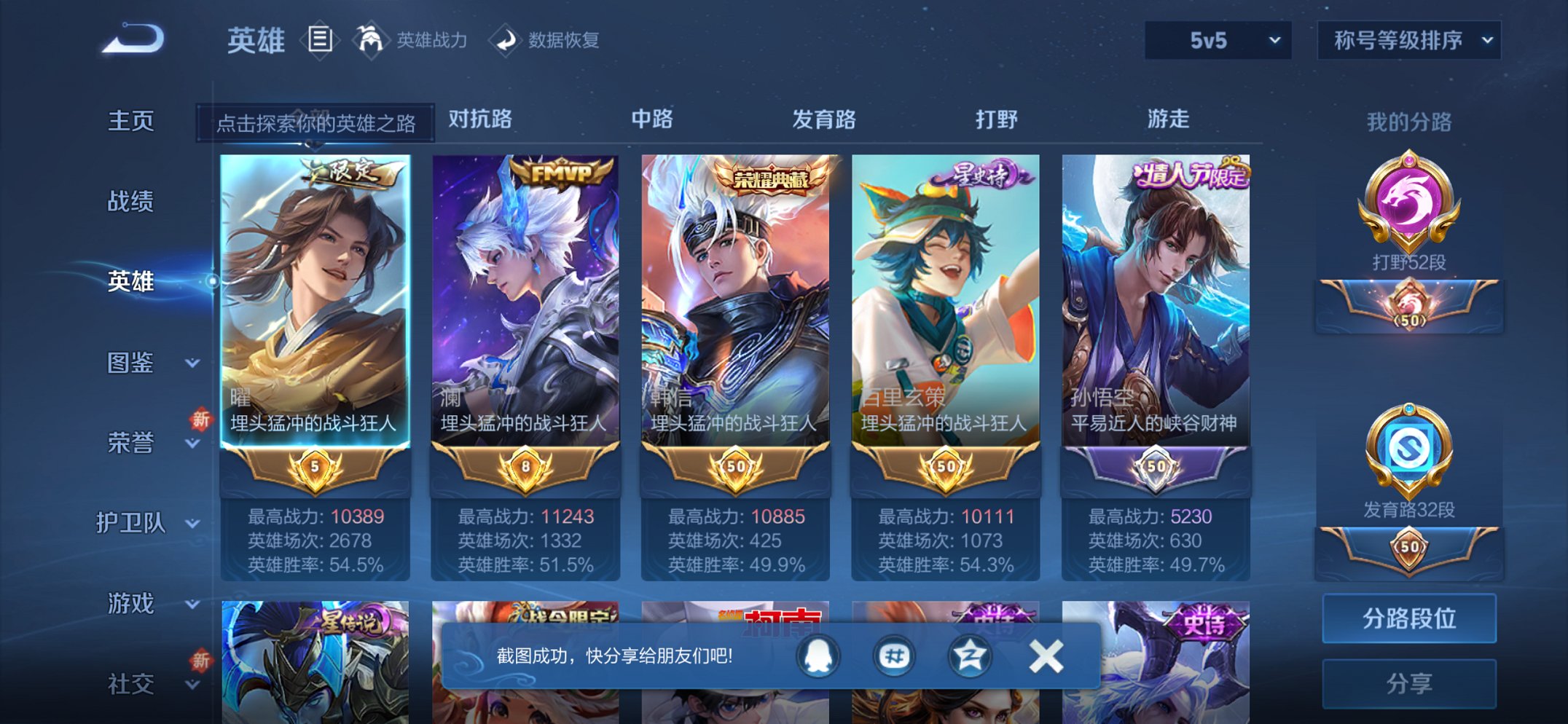This screenshot has width=1568, height=724.
Task: Click the 发育路32段 farm lane emblem
Action: tap(1410, 448)
